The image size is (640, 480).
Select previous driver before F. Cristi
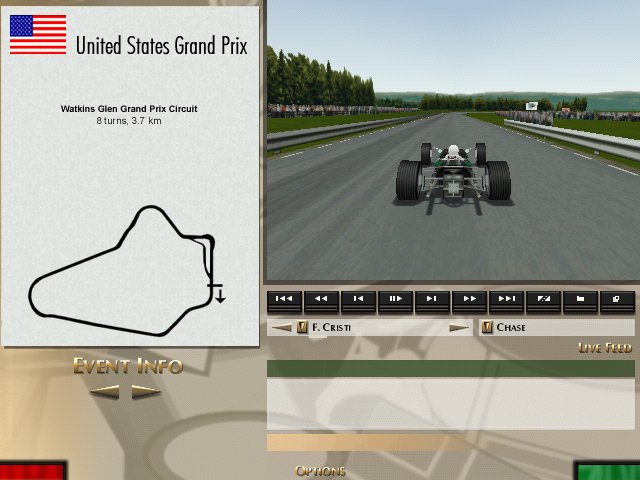[282, 328]
